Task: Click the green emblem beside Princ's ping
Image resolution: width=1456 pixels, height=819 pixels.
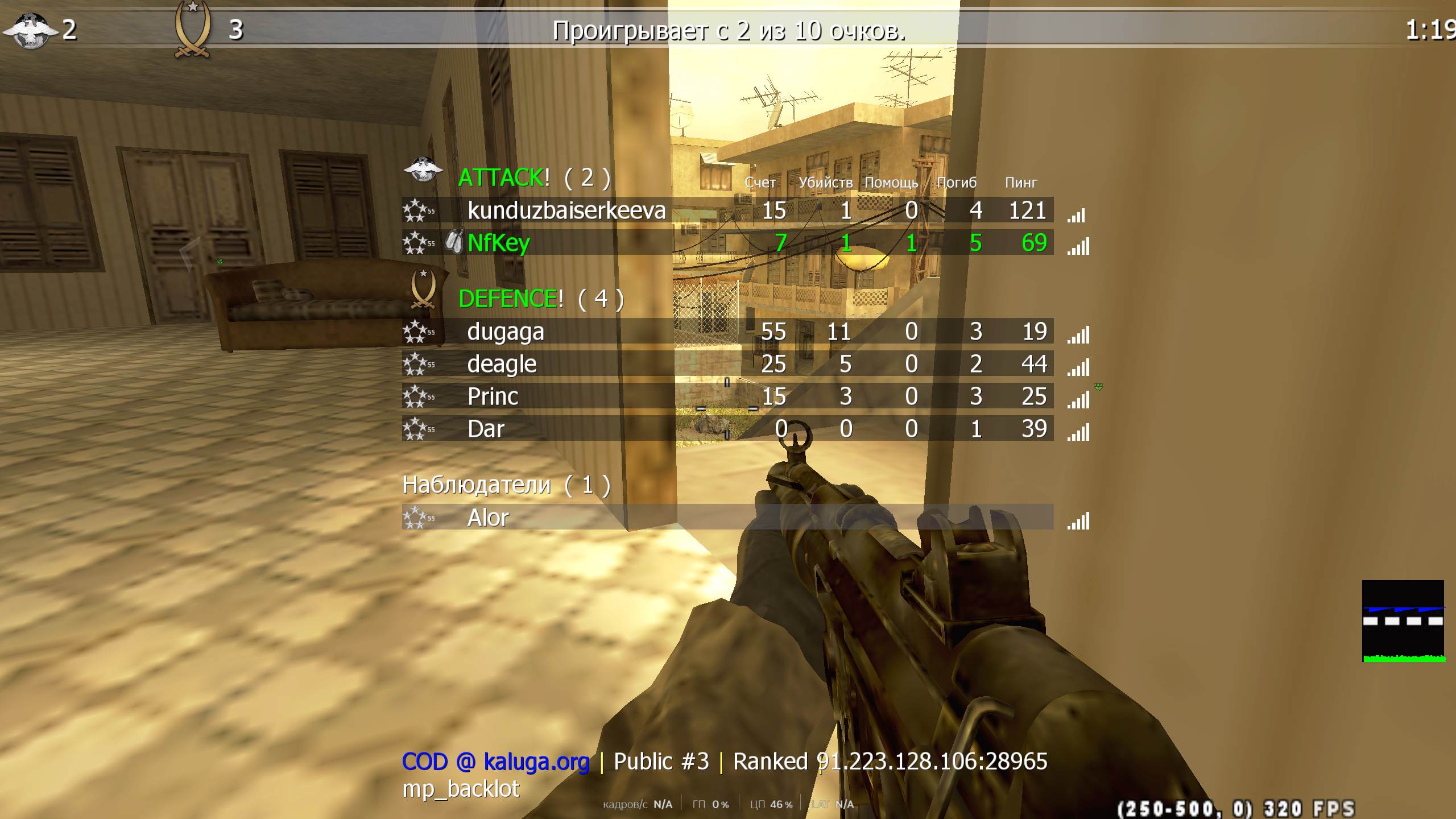Action: tap(1098, 388)
